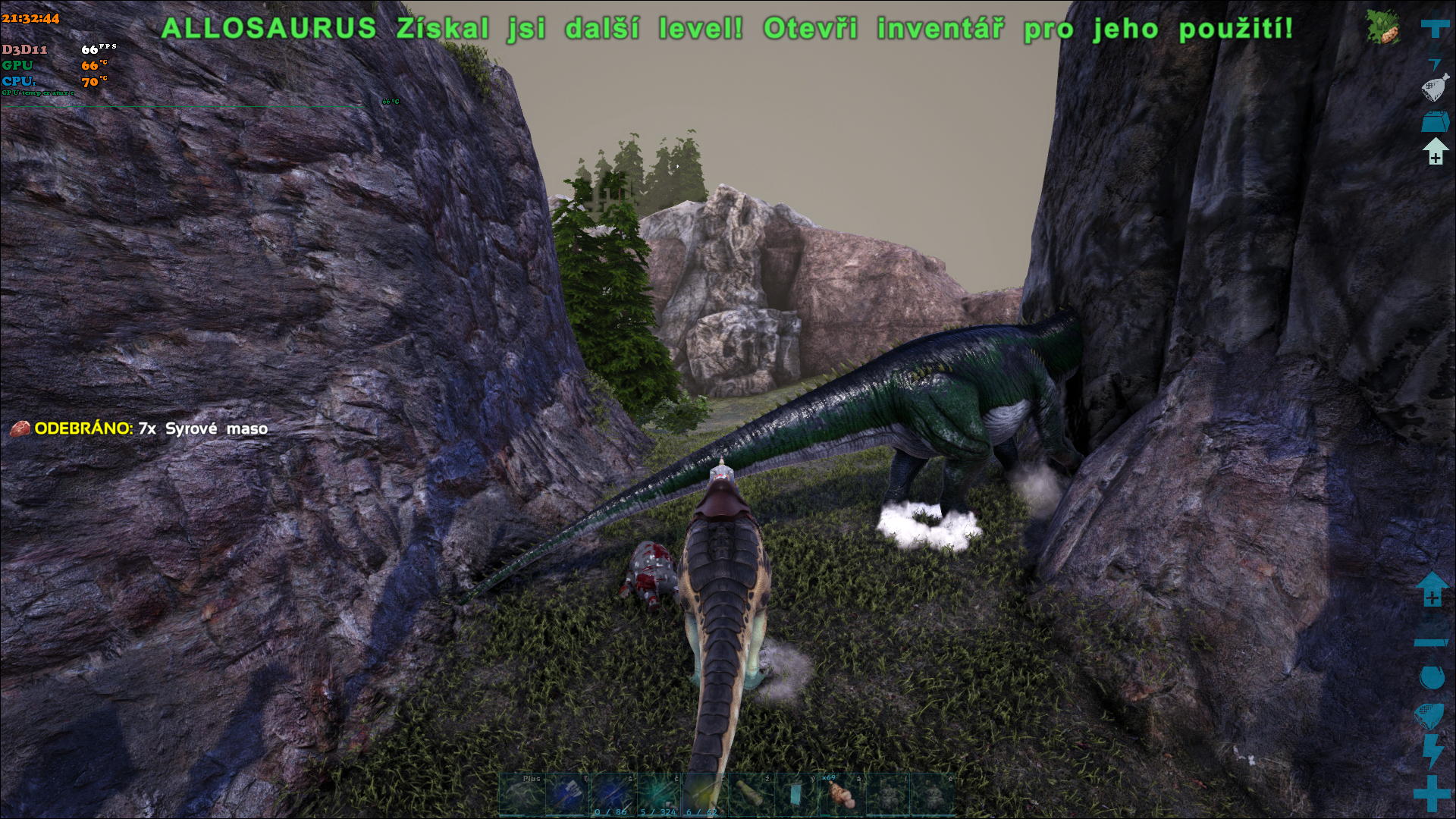
Task: Click the green buff icon with meat
Action: point(1382,27)
